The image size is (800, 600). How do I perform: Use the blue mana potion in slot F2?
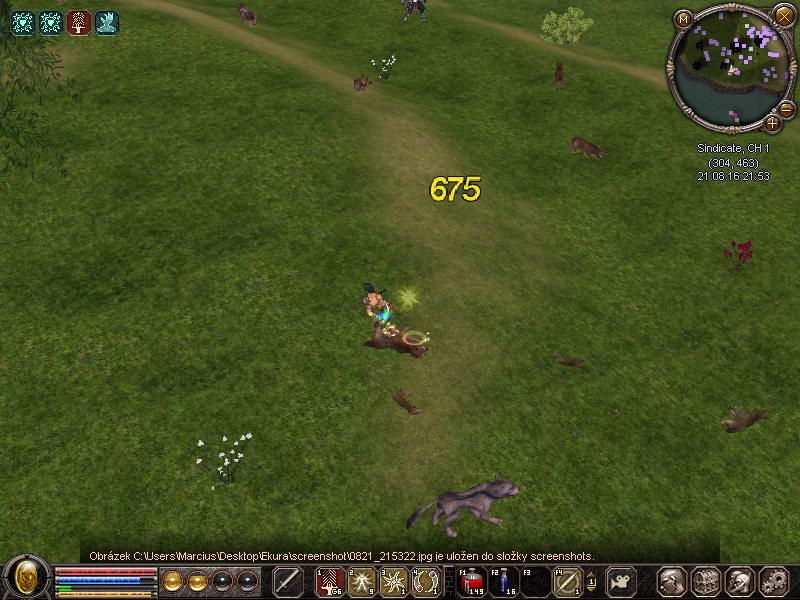click(x=505, y=581)
